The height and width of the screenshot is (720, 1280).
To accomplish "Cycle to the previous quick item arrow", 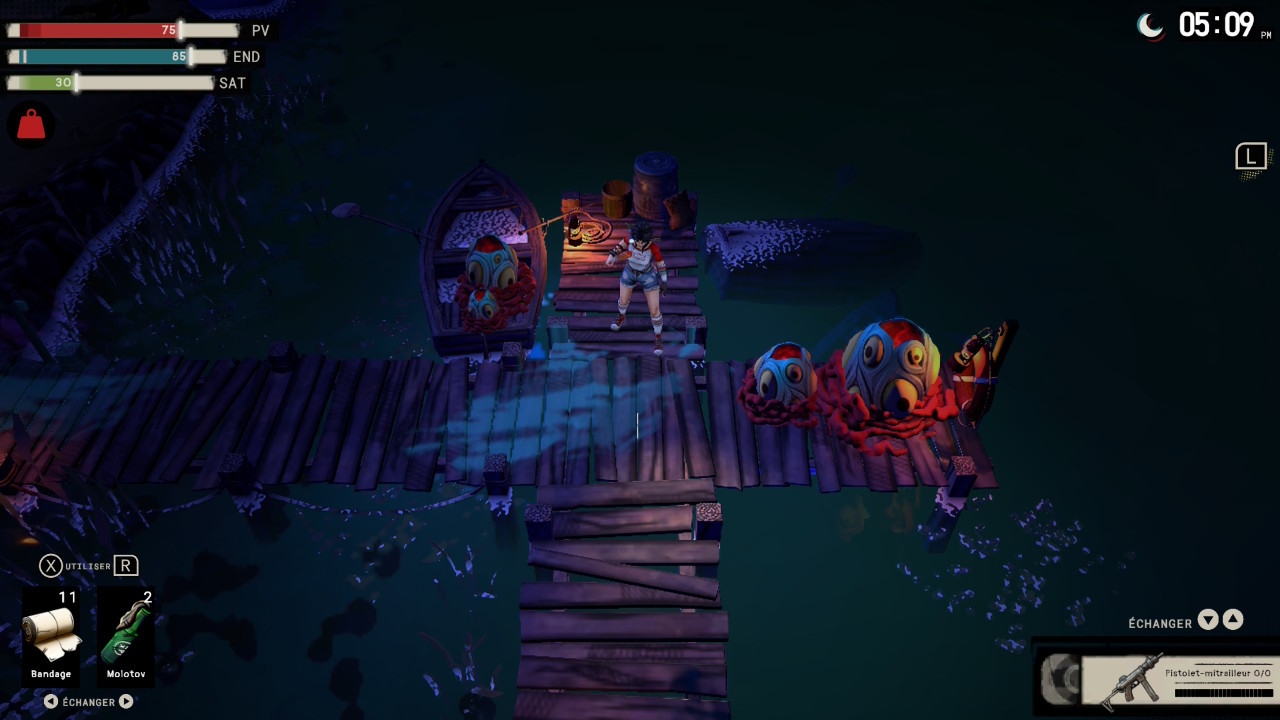I will (x=51, y=702).
